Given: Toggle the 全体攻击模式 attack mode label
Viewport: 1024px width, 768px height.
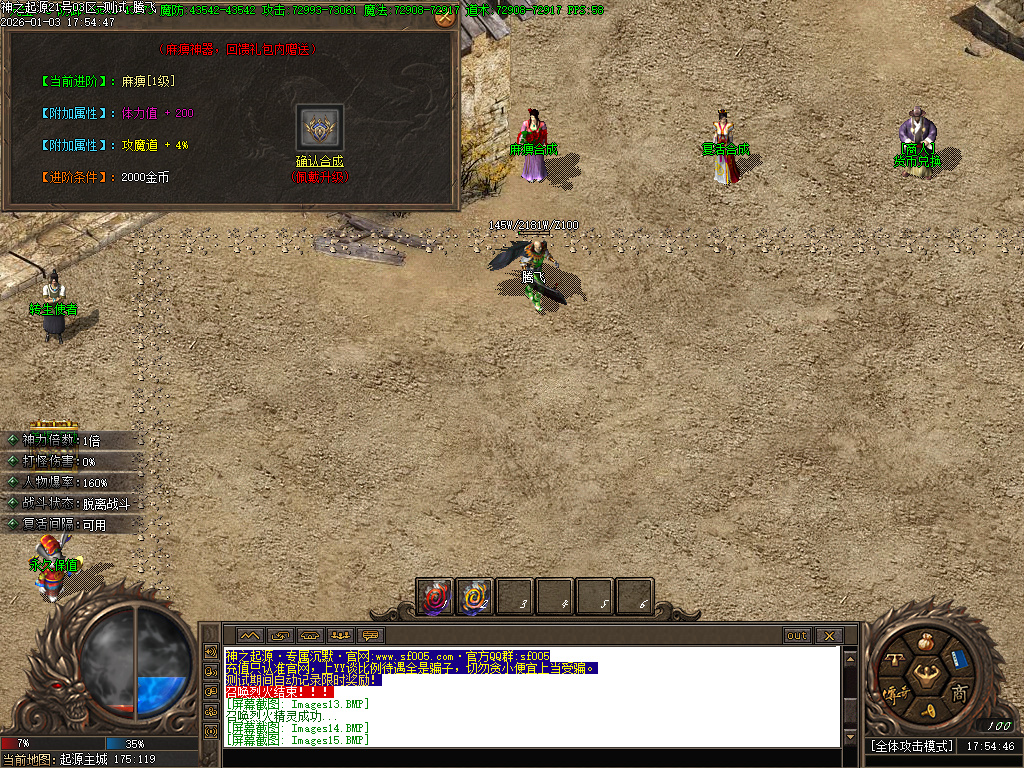Looking at the screenshot, I should [910, 746].
